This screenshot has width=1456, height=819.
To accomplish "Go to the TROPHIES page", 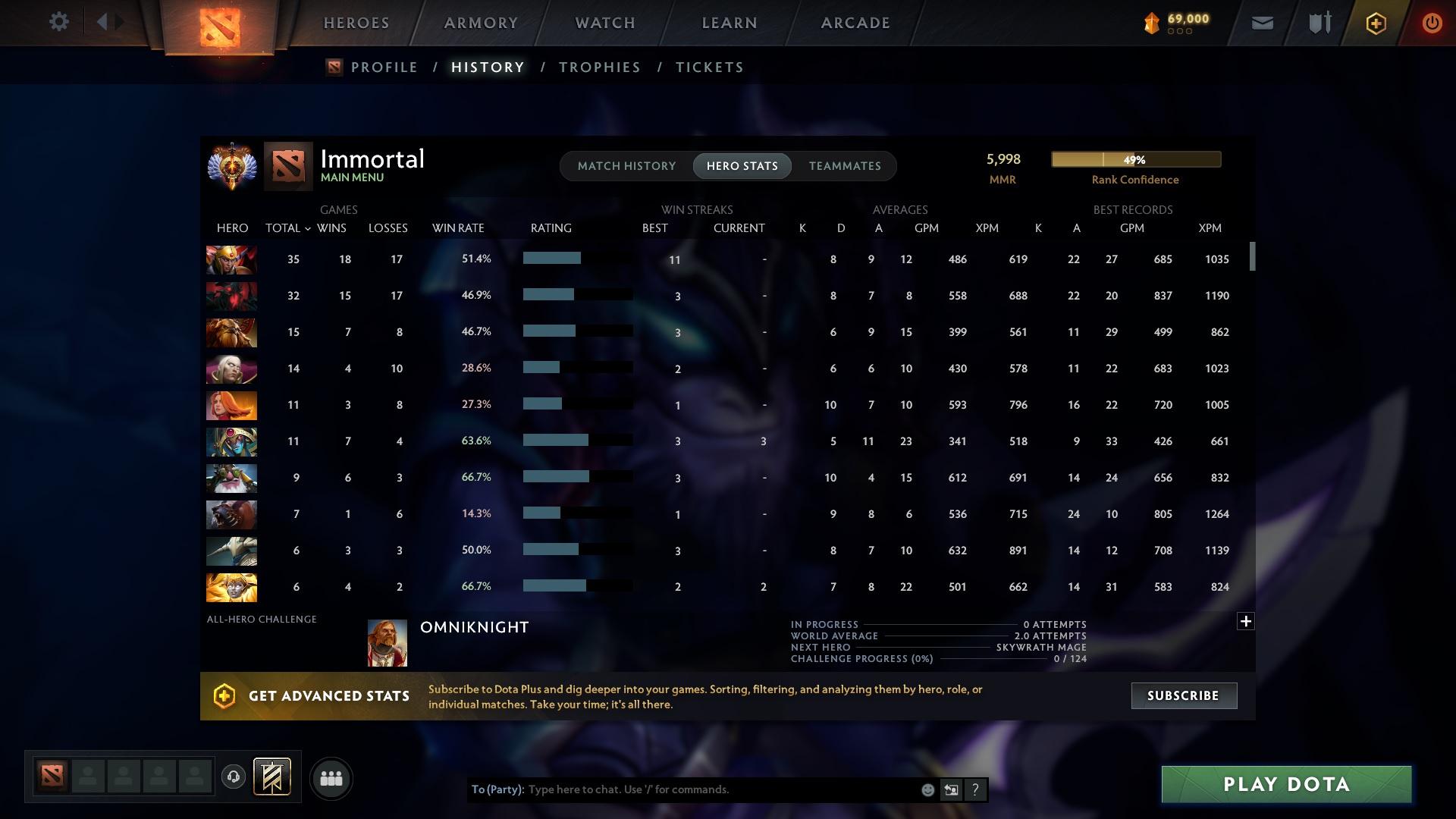I will click(x=598, y=67).
